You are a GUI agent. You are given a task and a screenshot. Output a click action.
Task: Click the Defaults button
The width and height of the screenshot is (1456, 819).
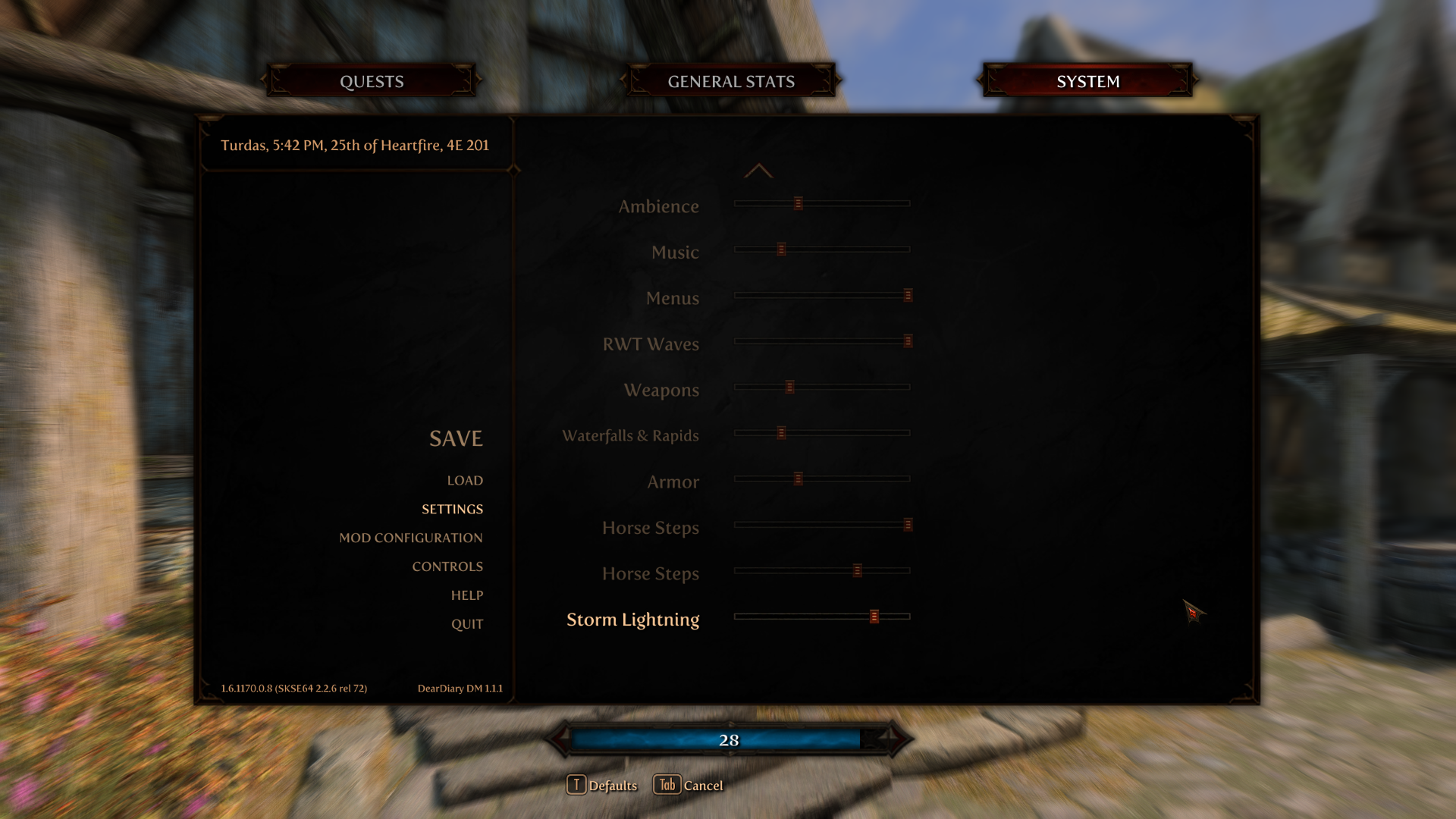tap(602, 785)
